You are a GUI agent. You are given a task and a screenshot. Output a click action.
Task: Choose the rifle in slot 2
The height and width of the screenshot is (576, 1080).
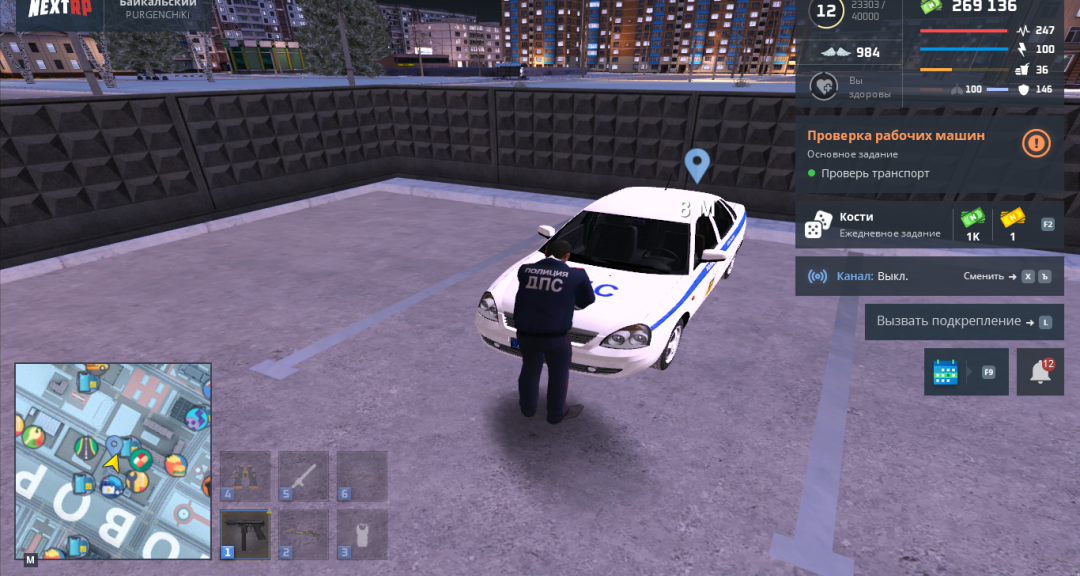coord(303,534)
